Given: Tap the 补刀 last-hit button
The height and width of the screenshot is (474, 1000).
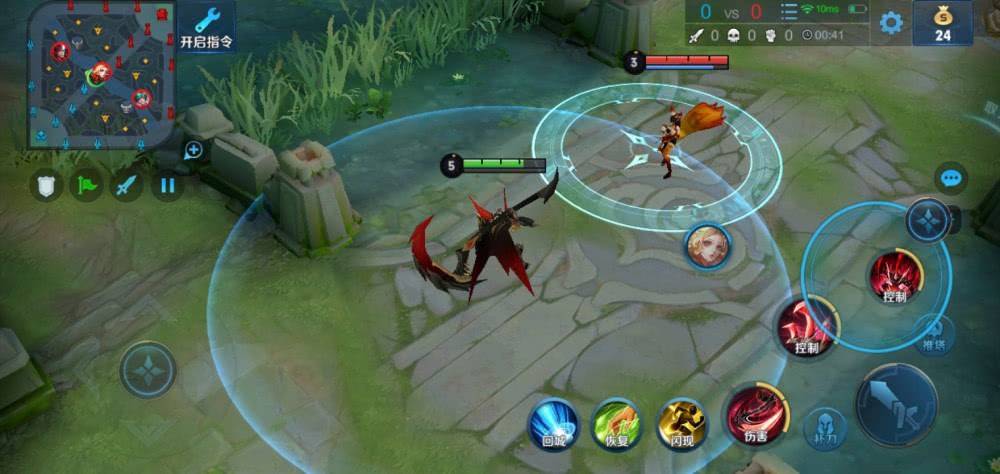Looking at the screenshot, I should click(x=825, y=427).
